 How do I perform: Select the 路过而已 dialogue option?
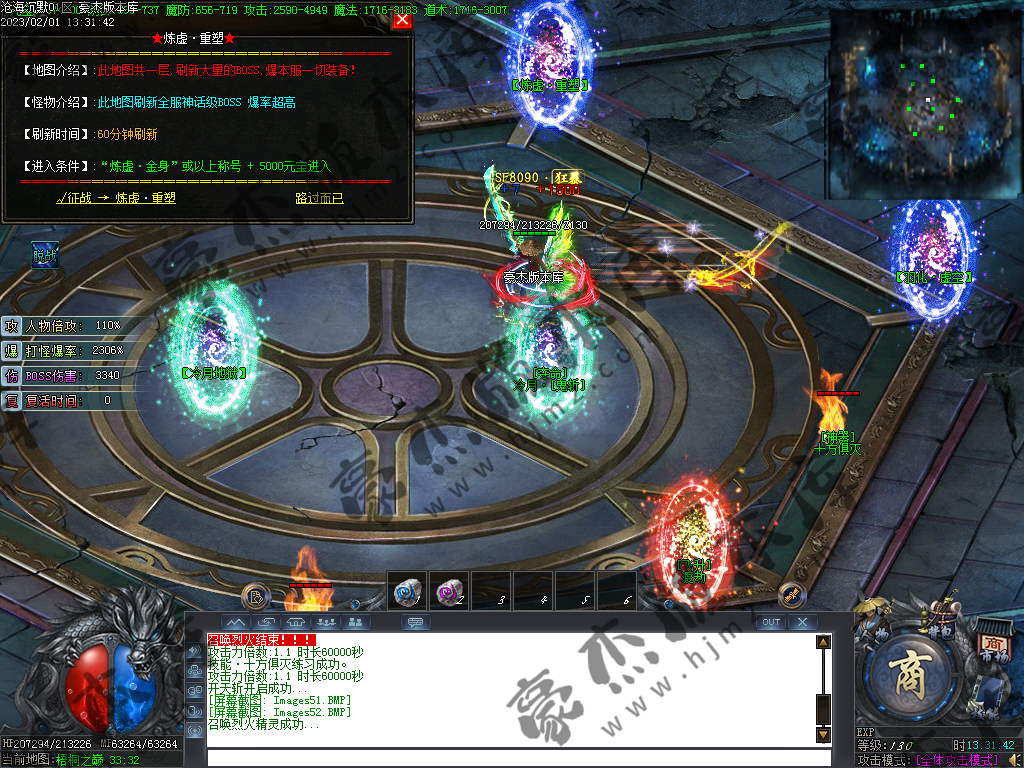(x=319, y=198)
